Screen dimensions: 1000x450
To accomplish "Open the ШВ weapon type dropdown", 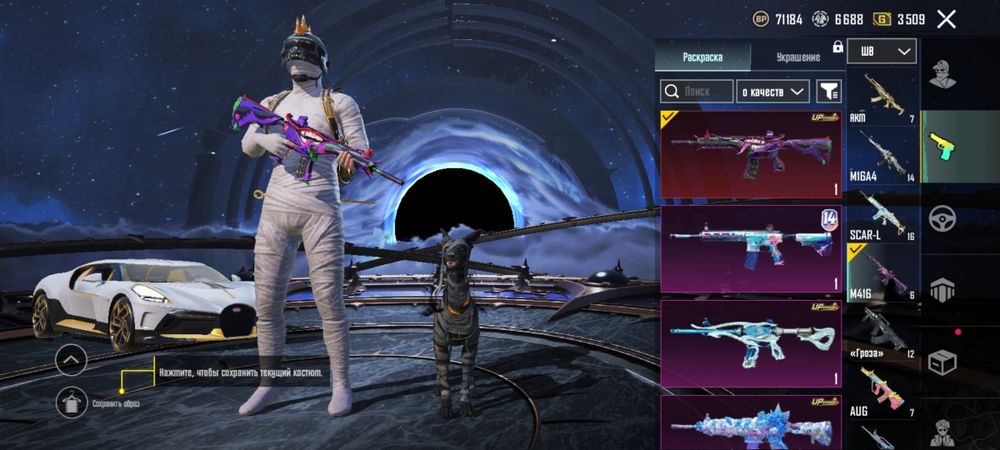I will point(882,51).
